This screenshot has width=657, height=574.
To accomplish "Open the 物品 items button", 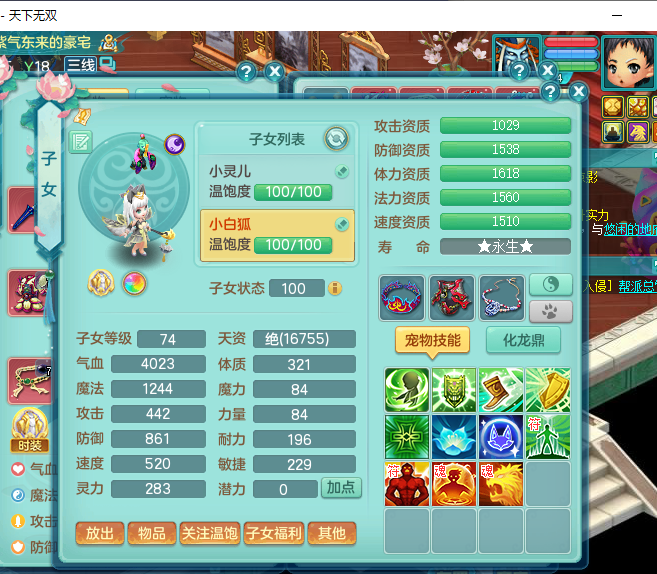I will tap(151, 534).
